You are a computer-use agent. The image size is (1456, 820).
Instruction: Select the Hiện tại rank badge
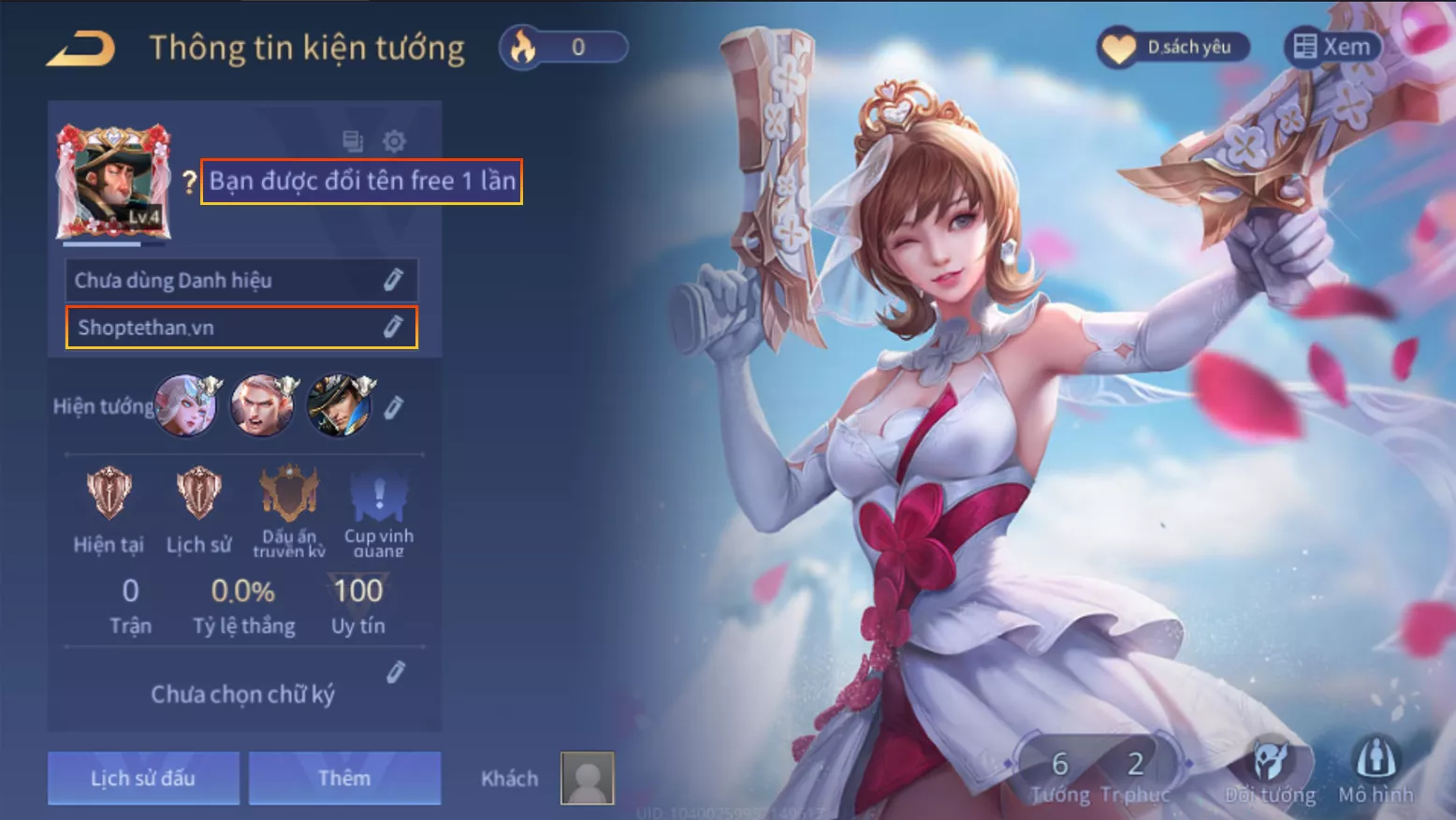(x=109, y=494)
